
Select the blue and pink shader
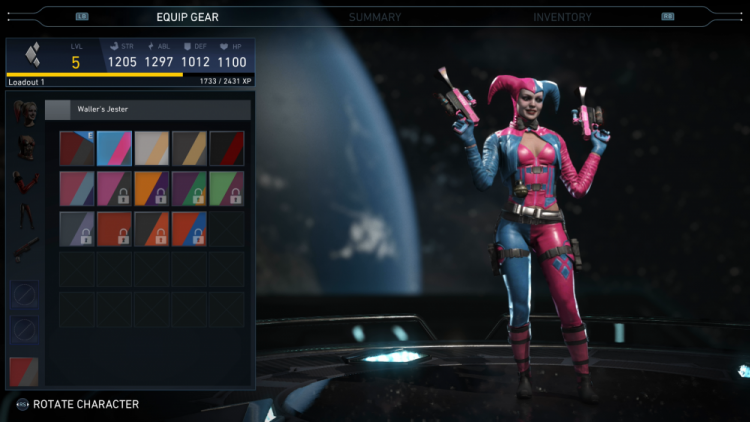coord(114,148)
